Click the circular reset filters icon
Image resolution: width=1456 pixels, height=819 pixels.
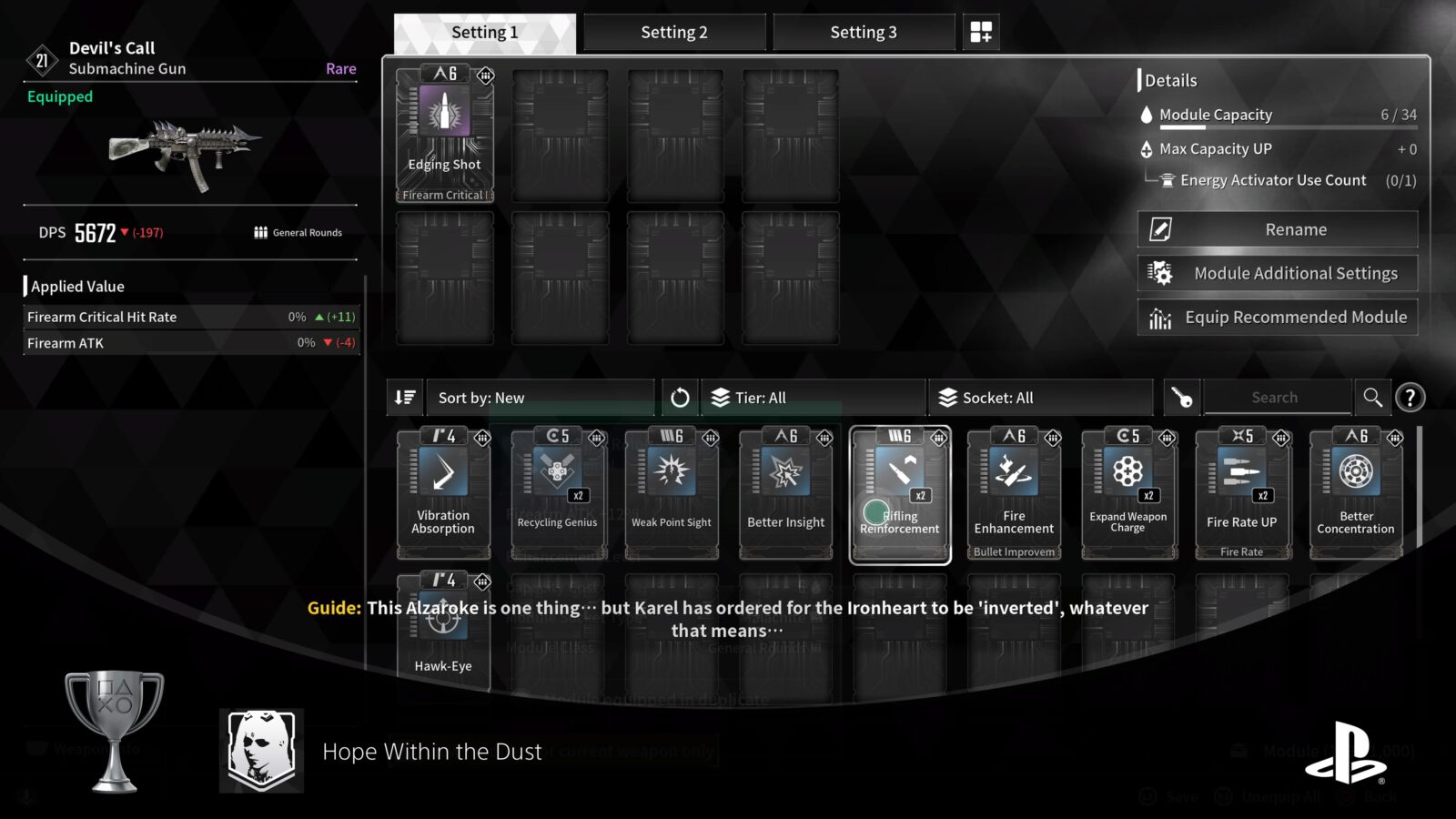[680, 397]
